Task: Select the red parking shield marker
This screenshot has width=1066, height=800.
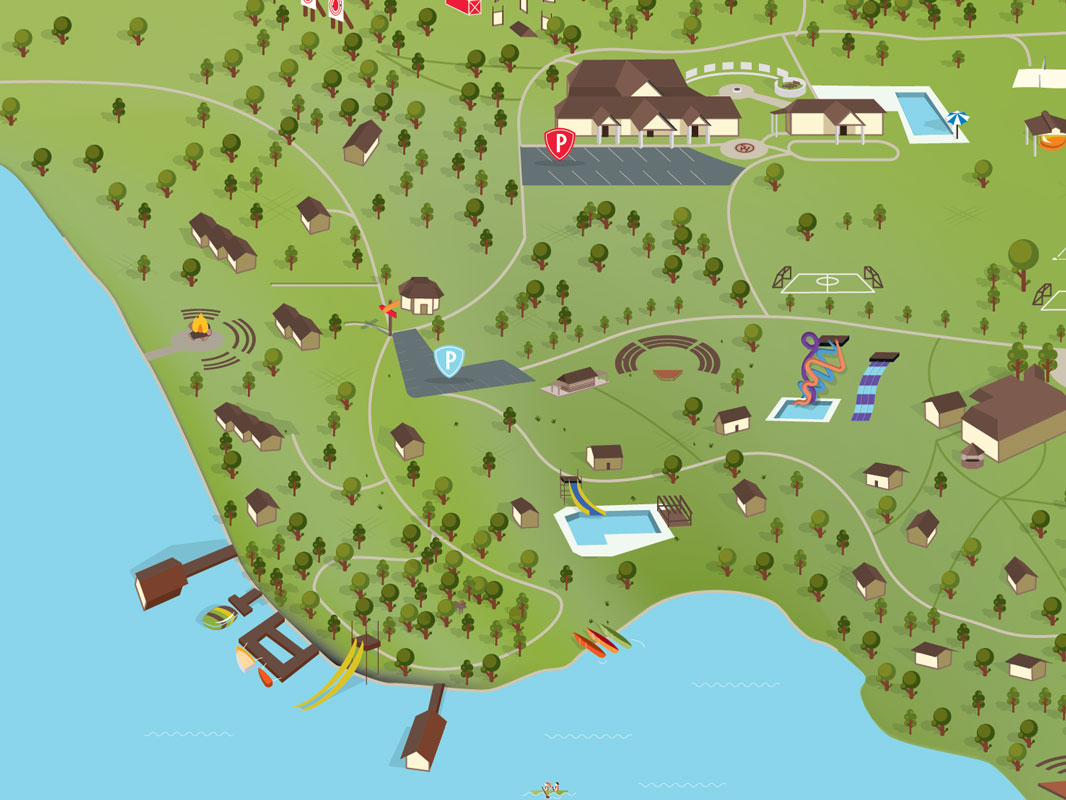Action: point(559,143)
